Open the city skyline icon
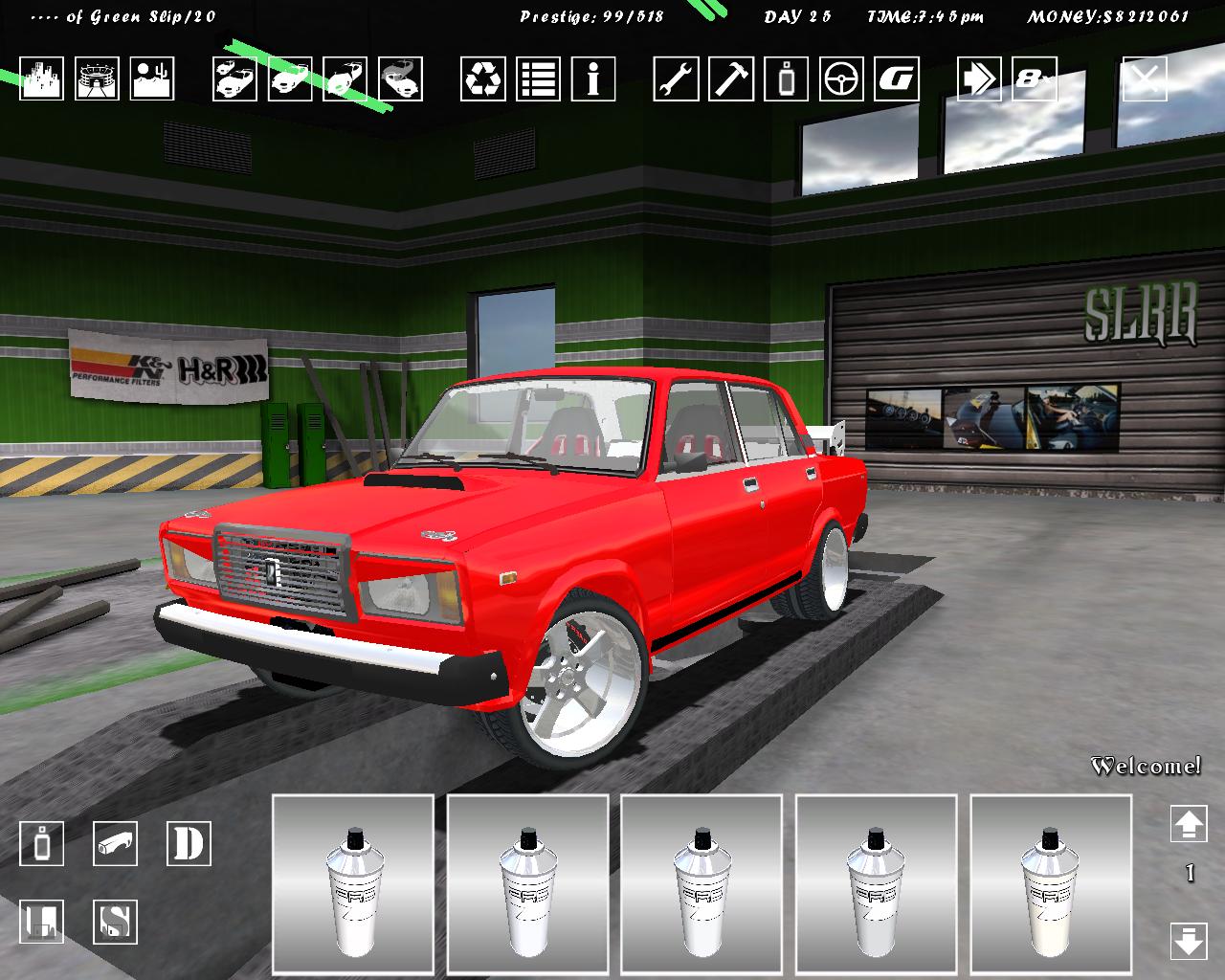The height and width of the screenshot is (980, 1225). [41, 78]
